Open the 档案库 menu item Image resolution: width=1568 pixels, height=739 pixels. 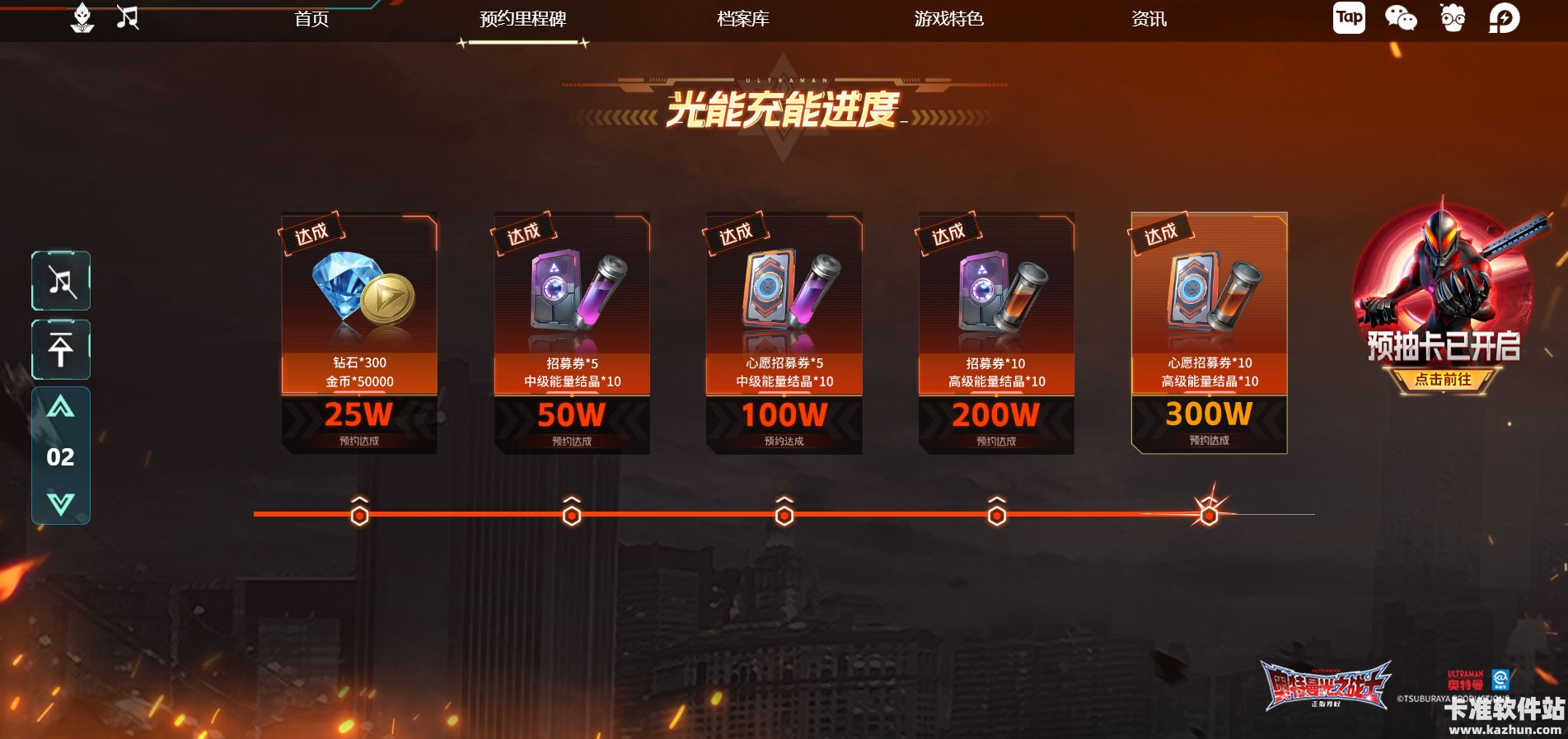(742, 19)
